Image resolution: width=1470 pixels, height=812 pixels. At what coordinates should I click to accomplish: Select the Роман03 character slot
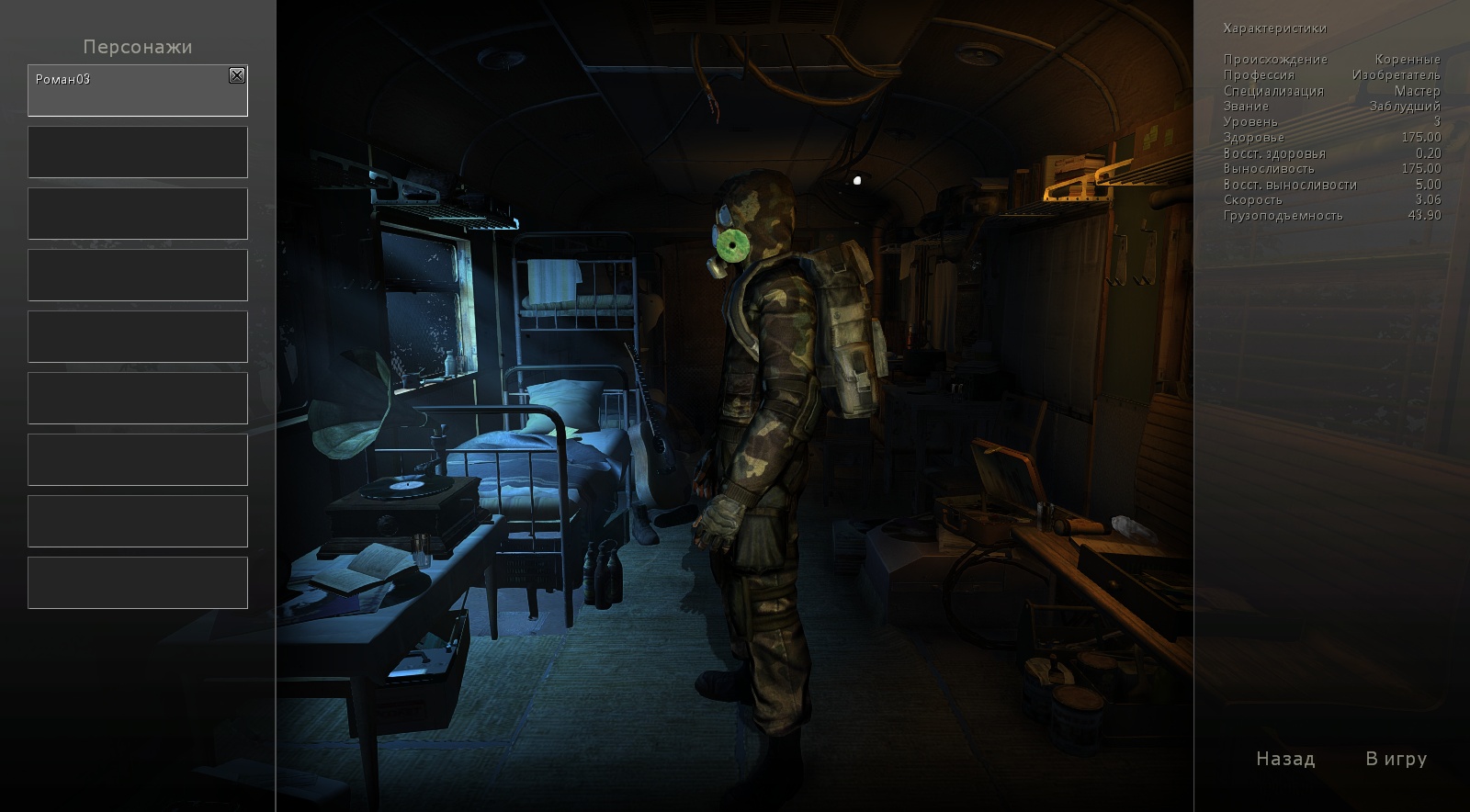click(x=129, y=92)
